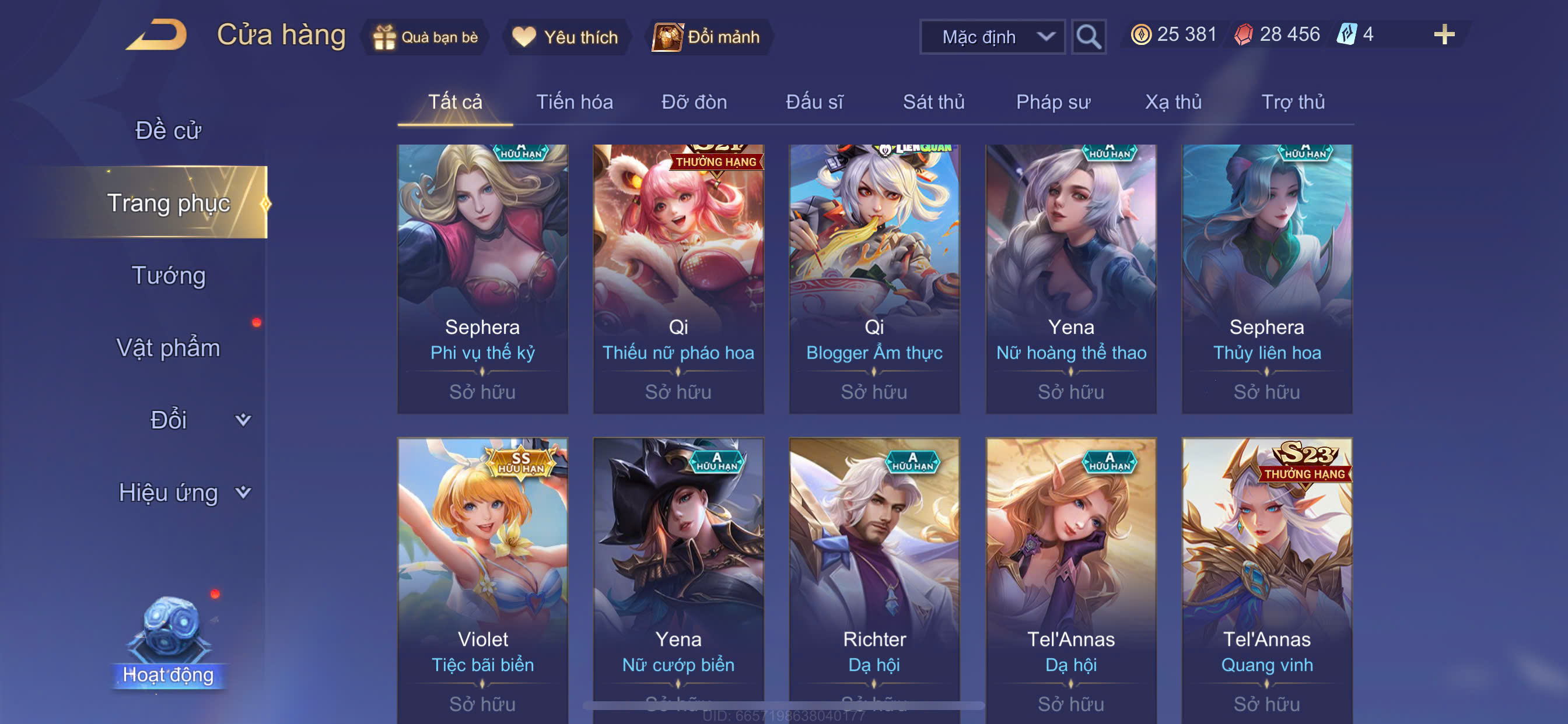This screenshot has width=1568, height=724.
Task: Open the Quà bạn bè gift option
Action: point(425,37)
